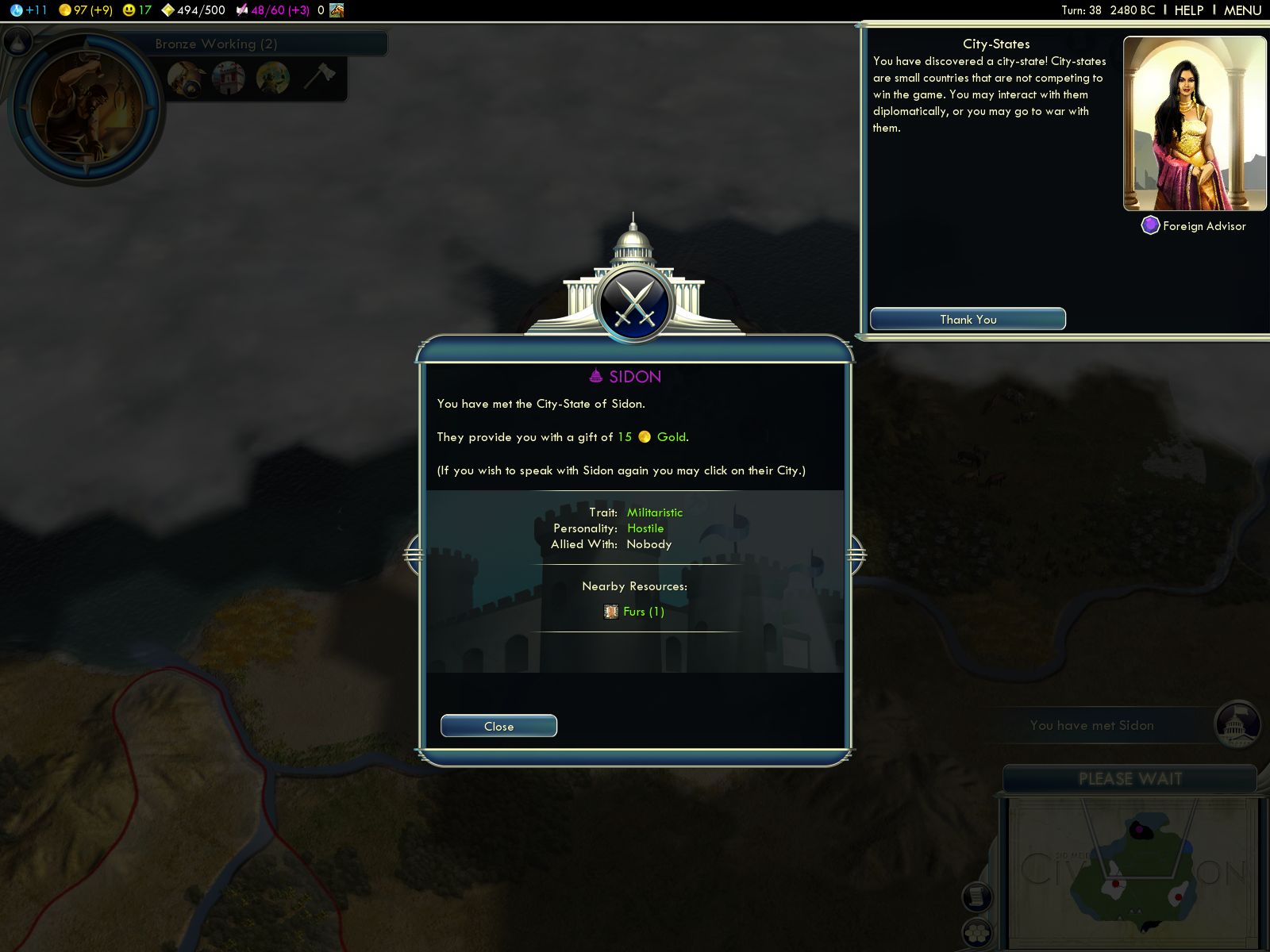This screenshot has height=952, width=1270.
Task: Click the Foreign Advisor purple gem icon
Action: pos(1150,226)
